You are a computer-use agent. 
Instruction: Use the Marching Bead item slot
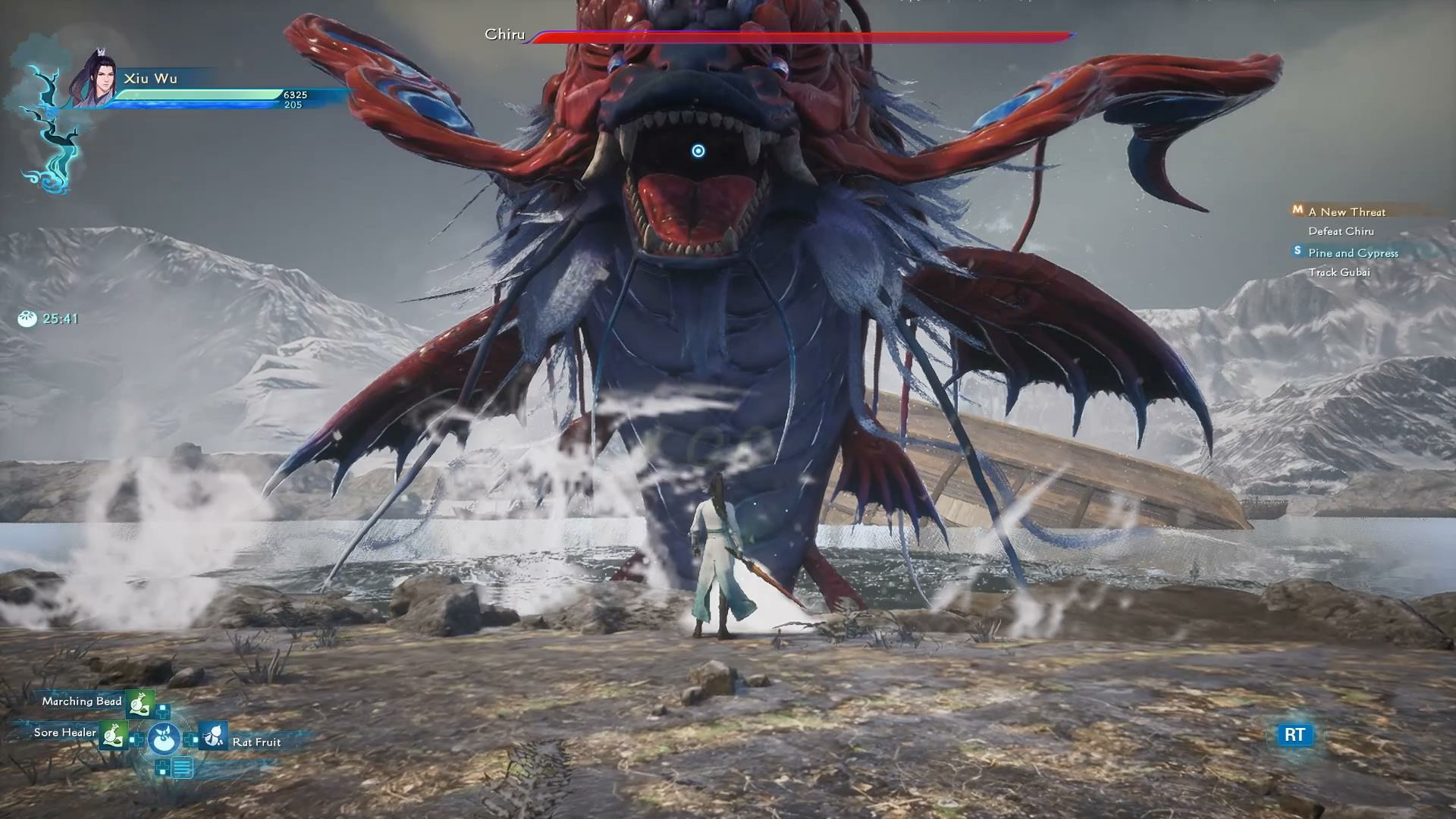point(140,703)
